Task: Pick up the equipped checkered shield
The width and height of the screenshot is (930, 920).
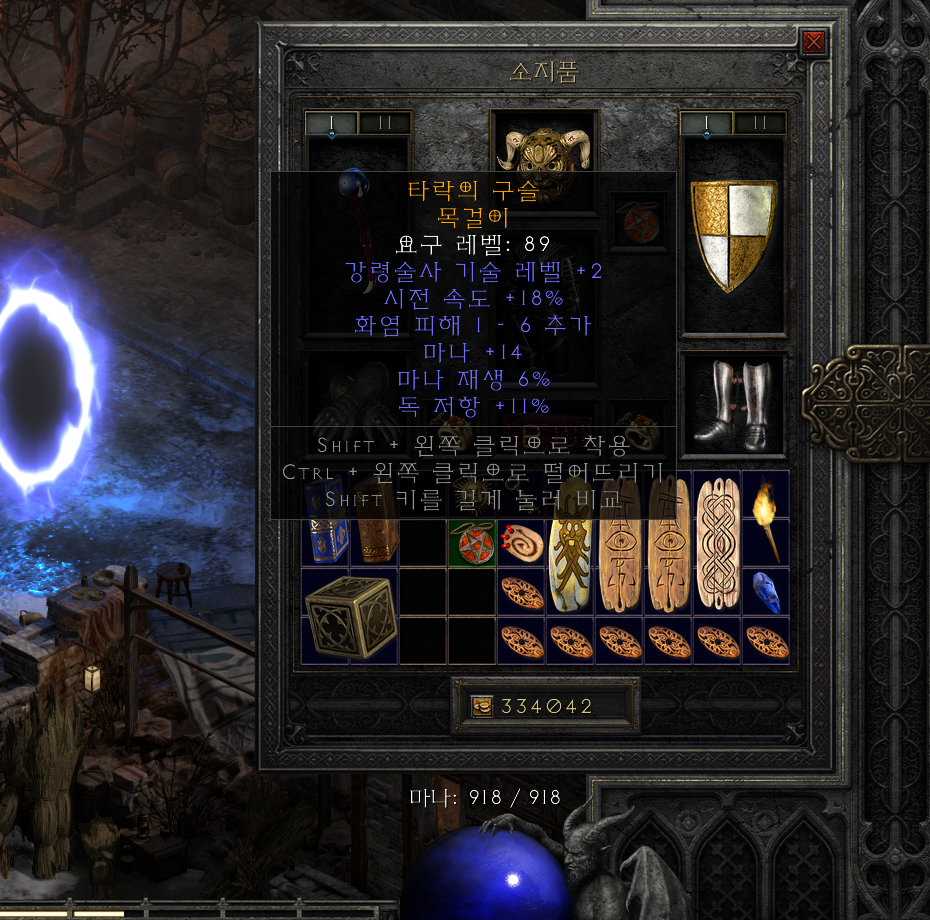Action: pyautogui.click(x=733, y=236)
